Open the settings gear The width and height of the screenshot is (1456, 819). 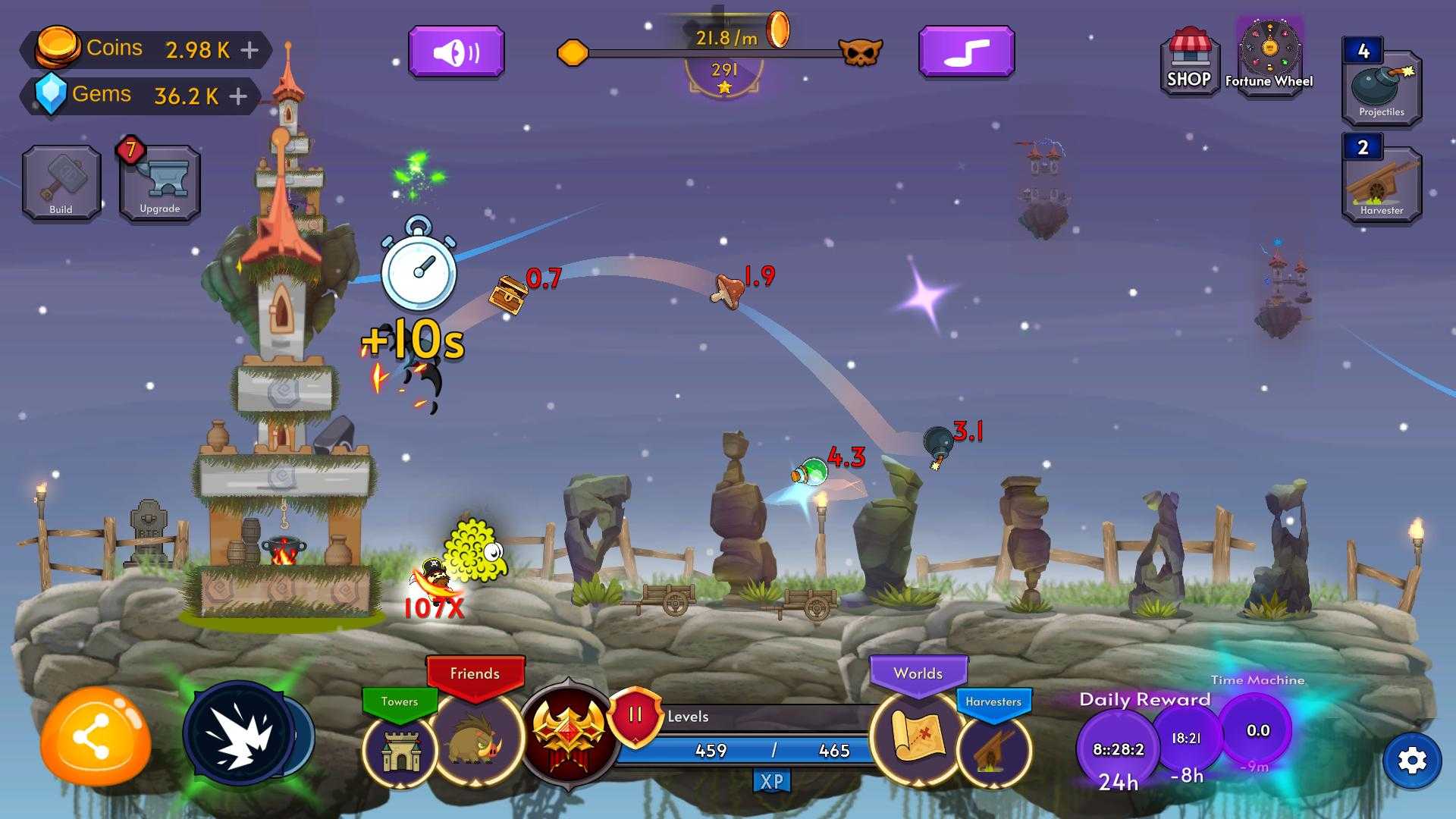point(1412,761)
